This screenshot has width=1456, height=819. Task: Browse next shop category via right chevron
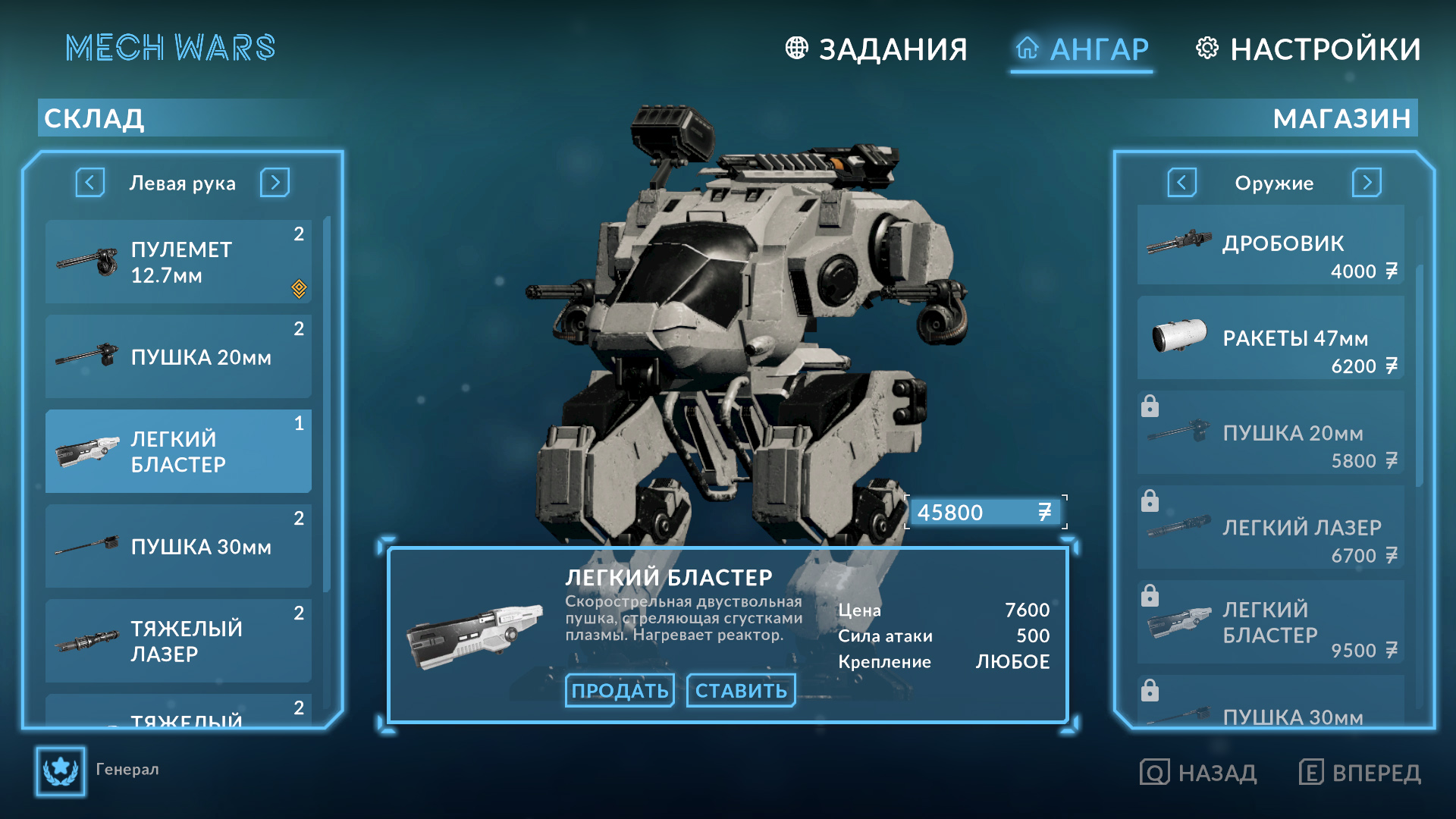click(1367, 183)
